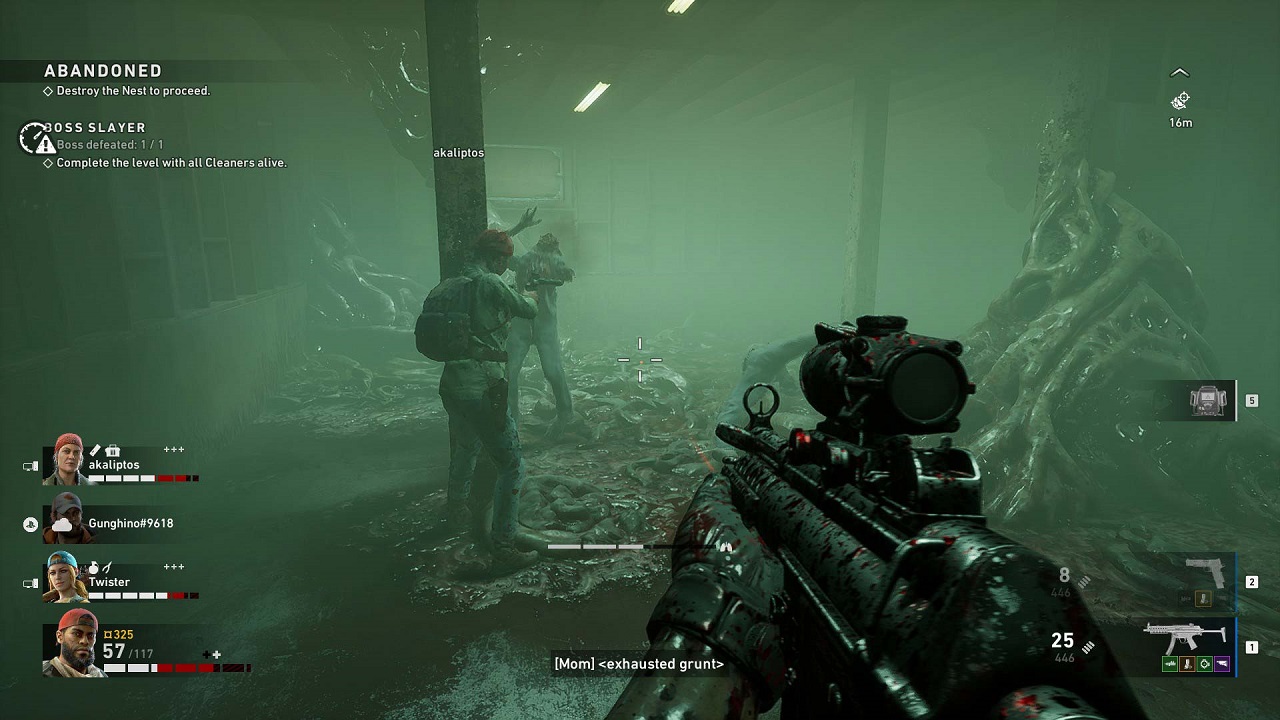Select the submachine gun primary weapon slot

pos(1186,637)
